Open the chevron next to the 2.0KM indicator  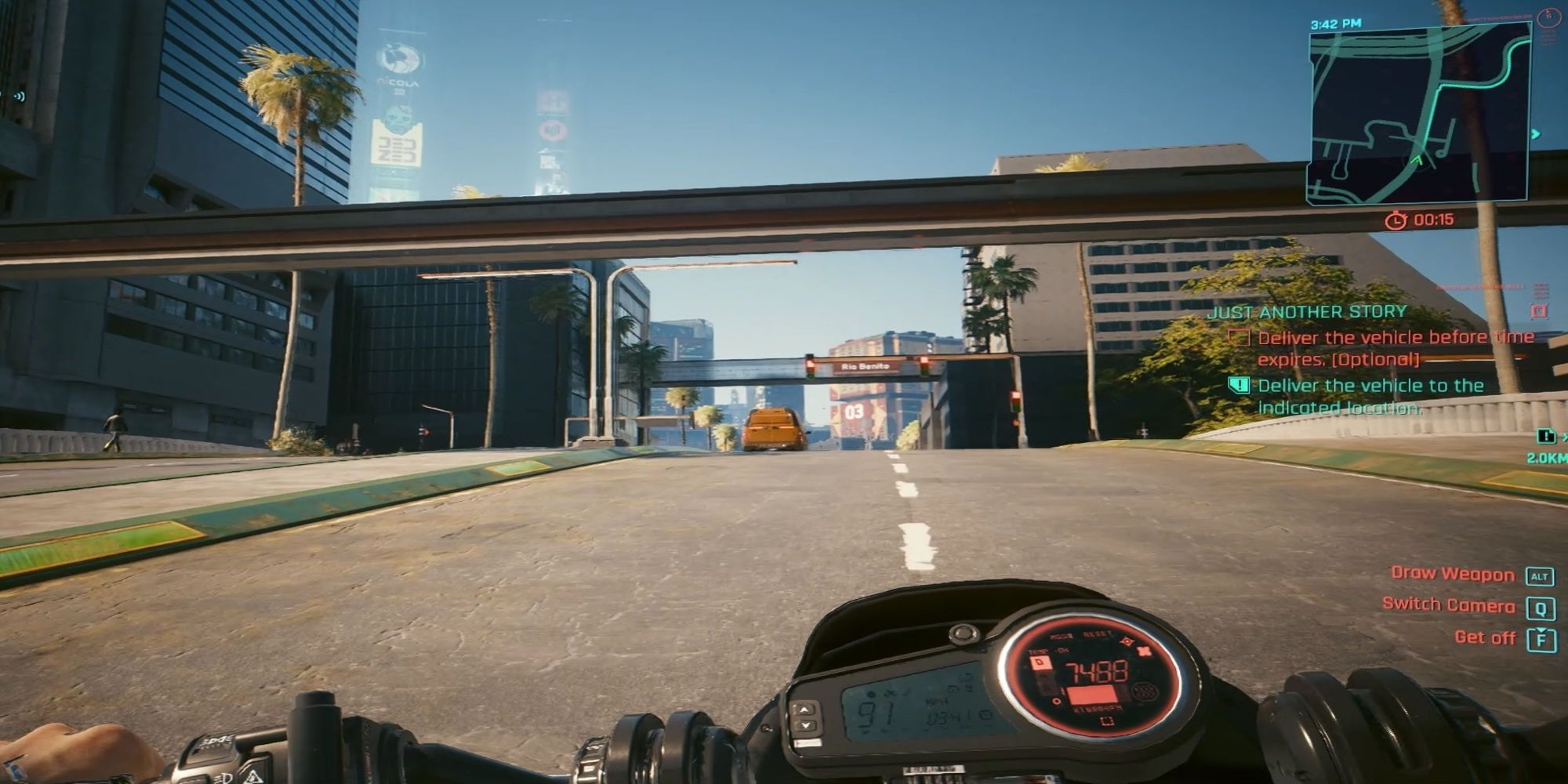(x=1563, y=437)
